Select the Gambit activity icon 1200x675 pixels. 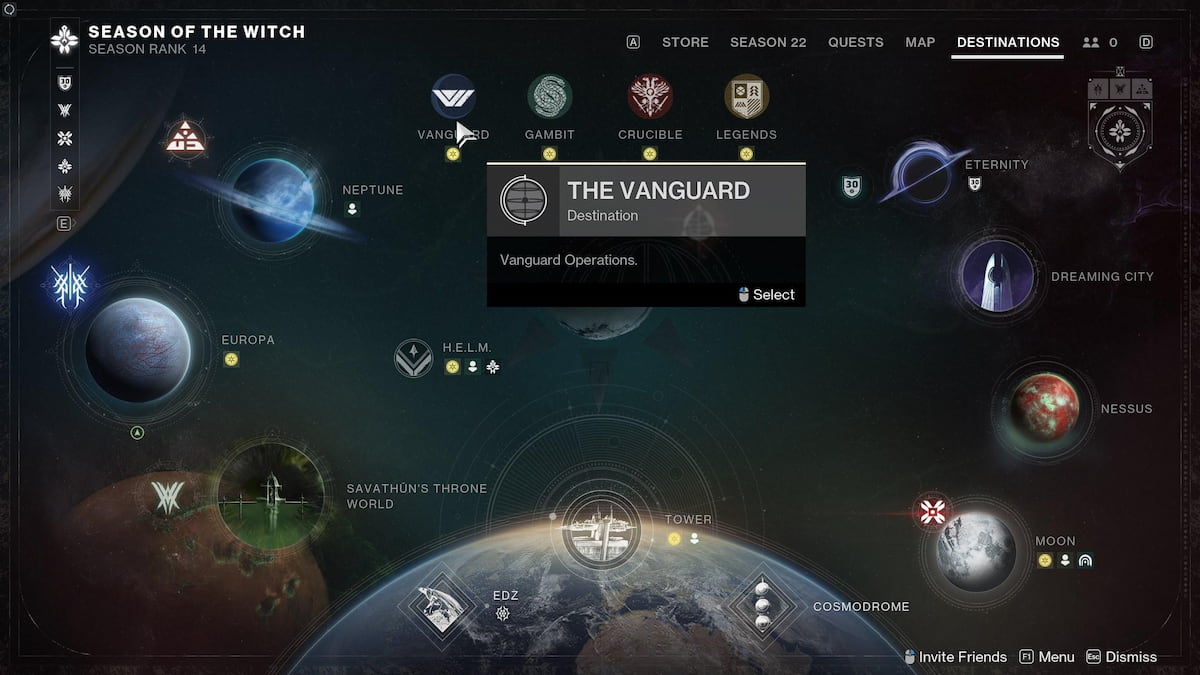pyautogui.click(x=549, y=97)
